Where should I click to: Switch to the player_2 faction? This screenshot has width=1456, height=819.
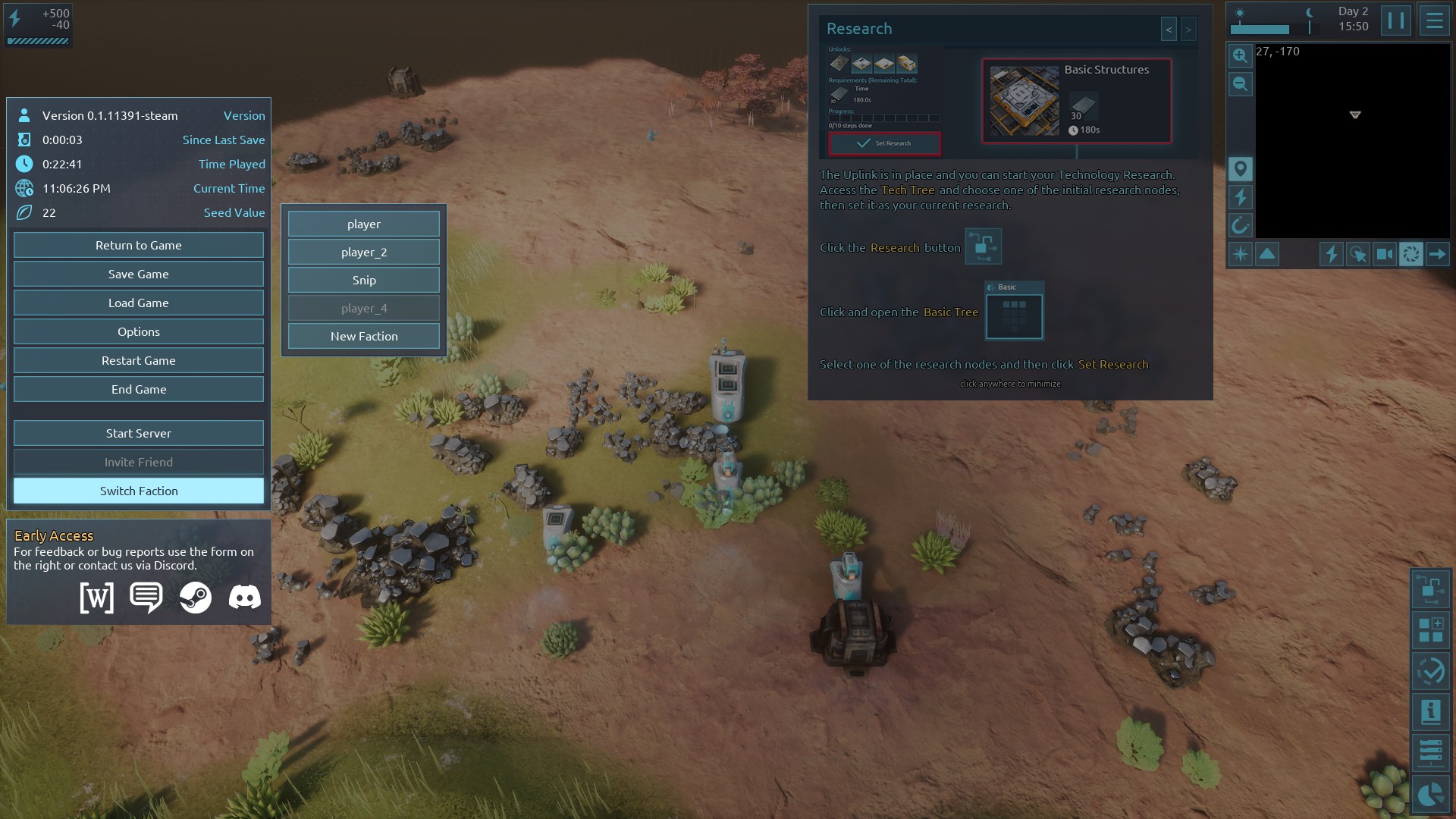[364, 252]
